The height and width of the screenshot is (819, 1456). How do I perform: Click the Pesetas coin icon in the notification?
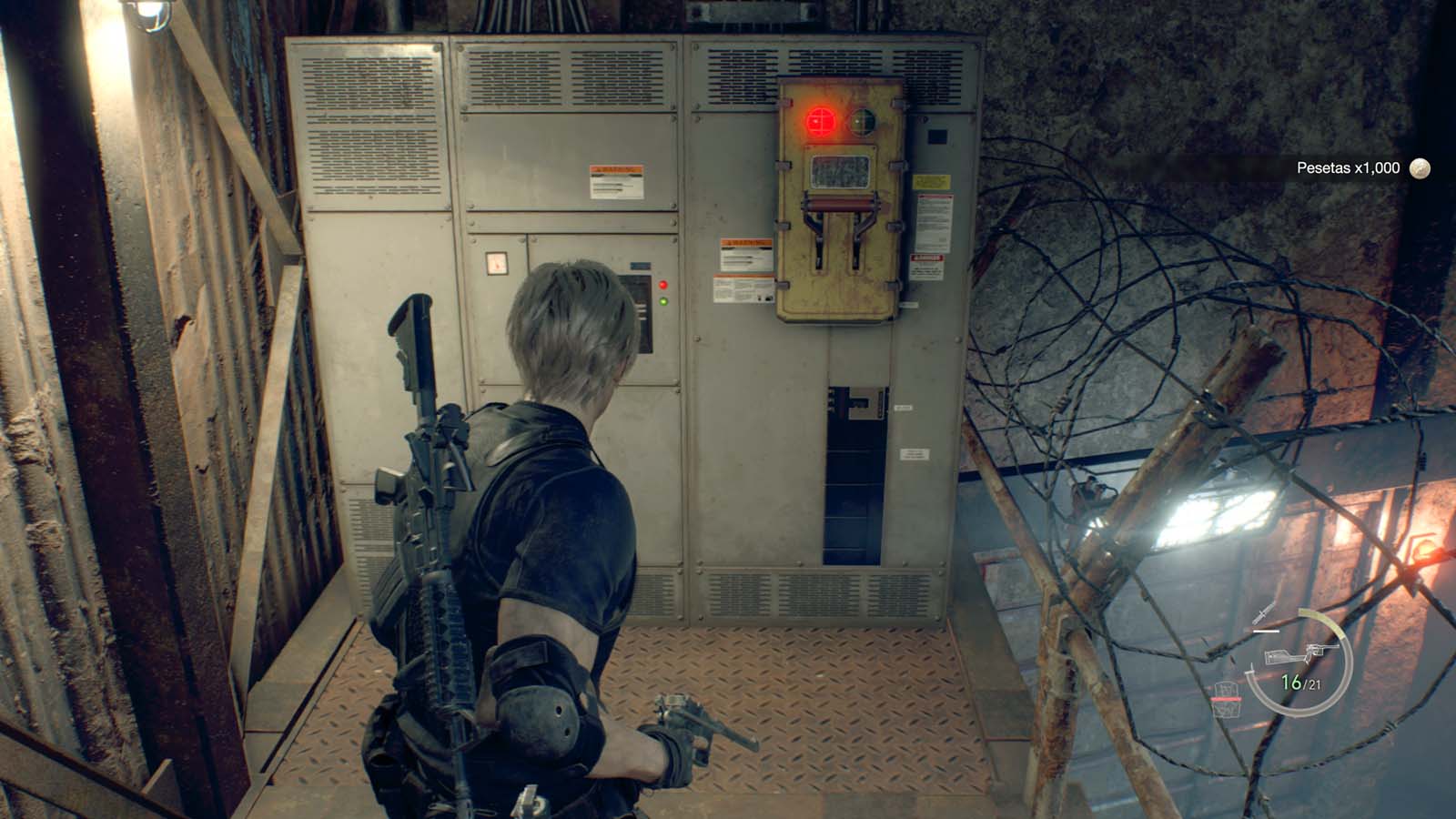(x=1419, y=167)
